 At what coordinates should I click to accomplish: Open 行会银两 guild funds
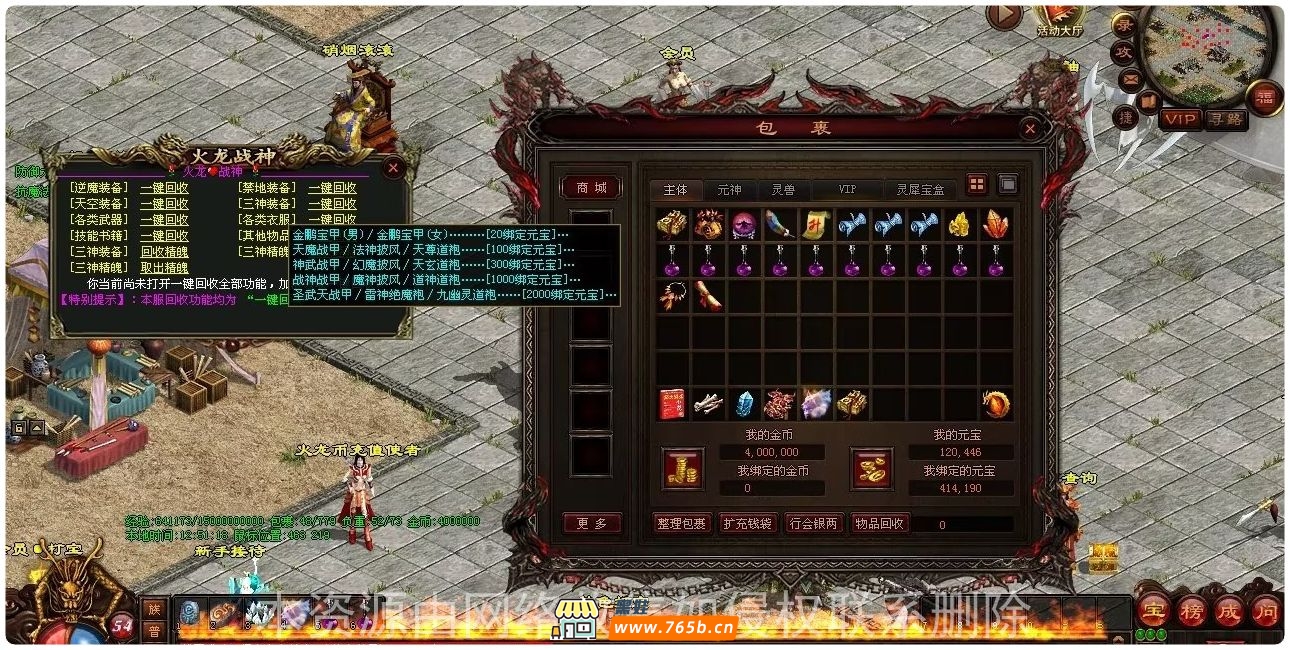click(x=814, y=523)
